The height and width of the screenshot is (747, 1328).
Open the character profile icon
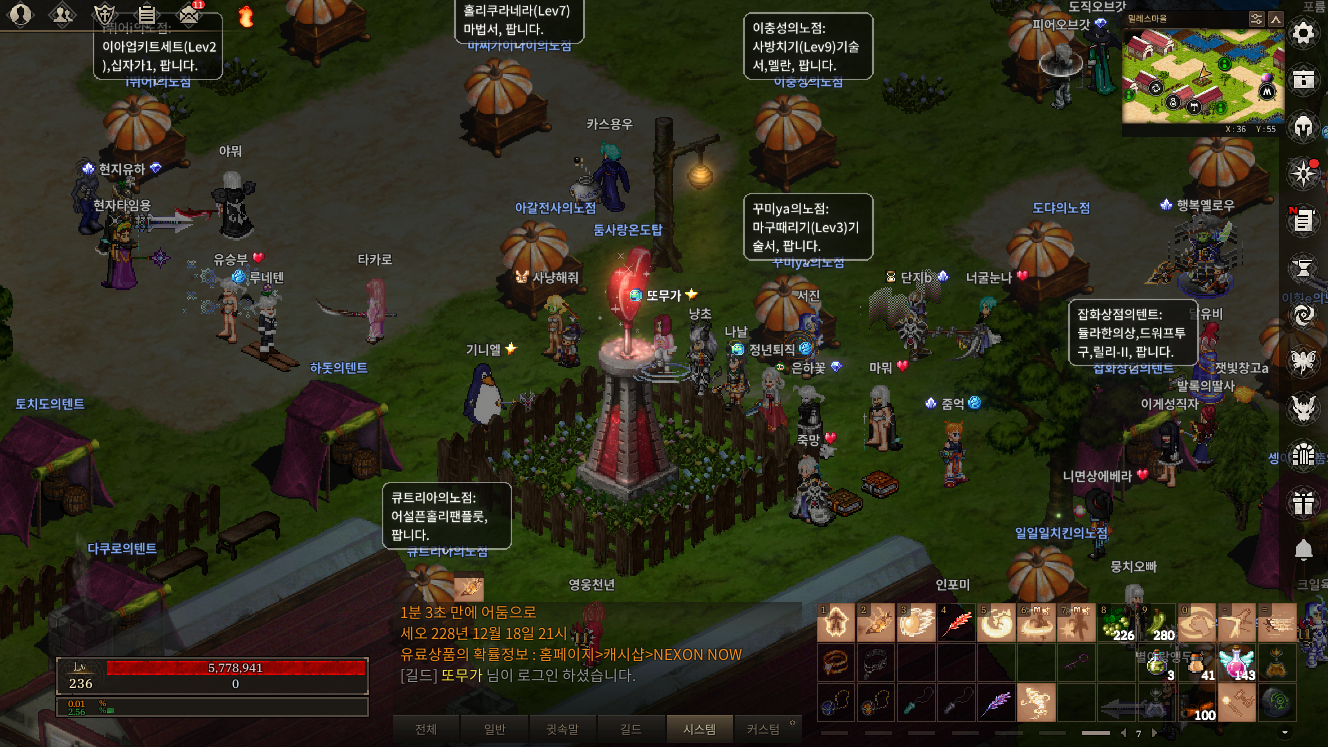20,14
